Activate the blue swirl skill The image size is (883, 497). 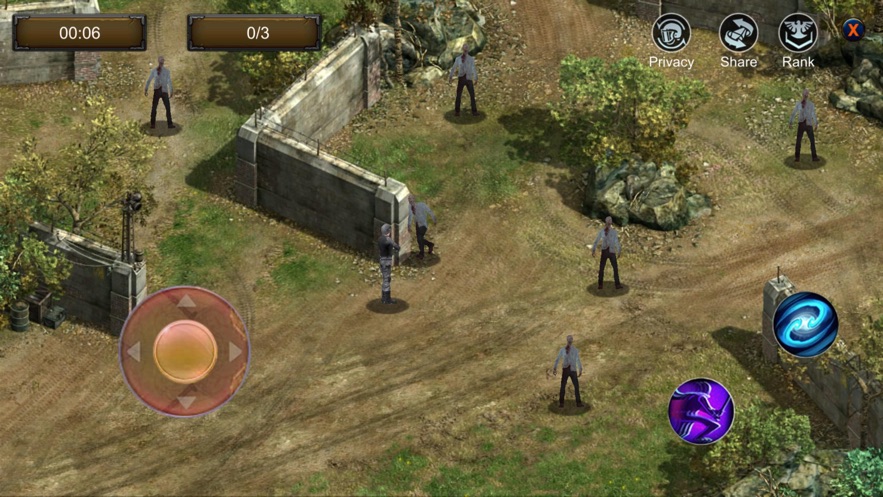click(805, 324)
